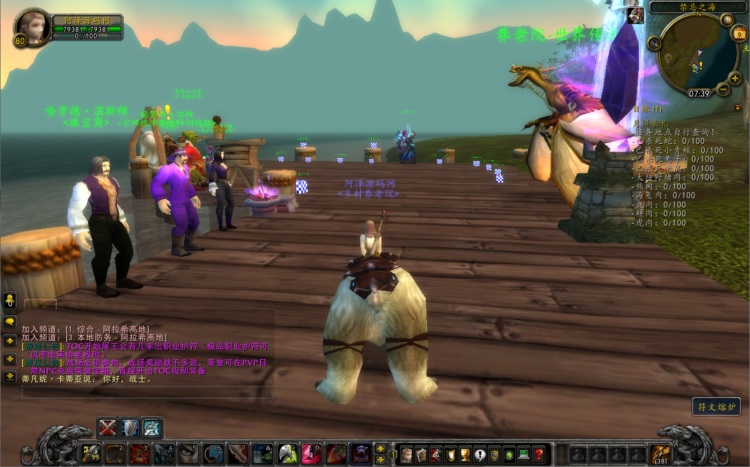Click the chat channel speech bubble button
This screenshot has height=467, width=750.
click(x=10, y=322)
